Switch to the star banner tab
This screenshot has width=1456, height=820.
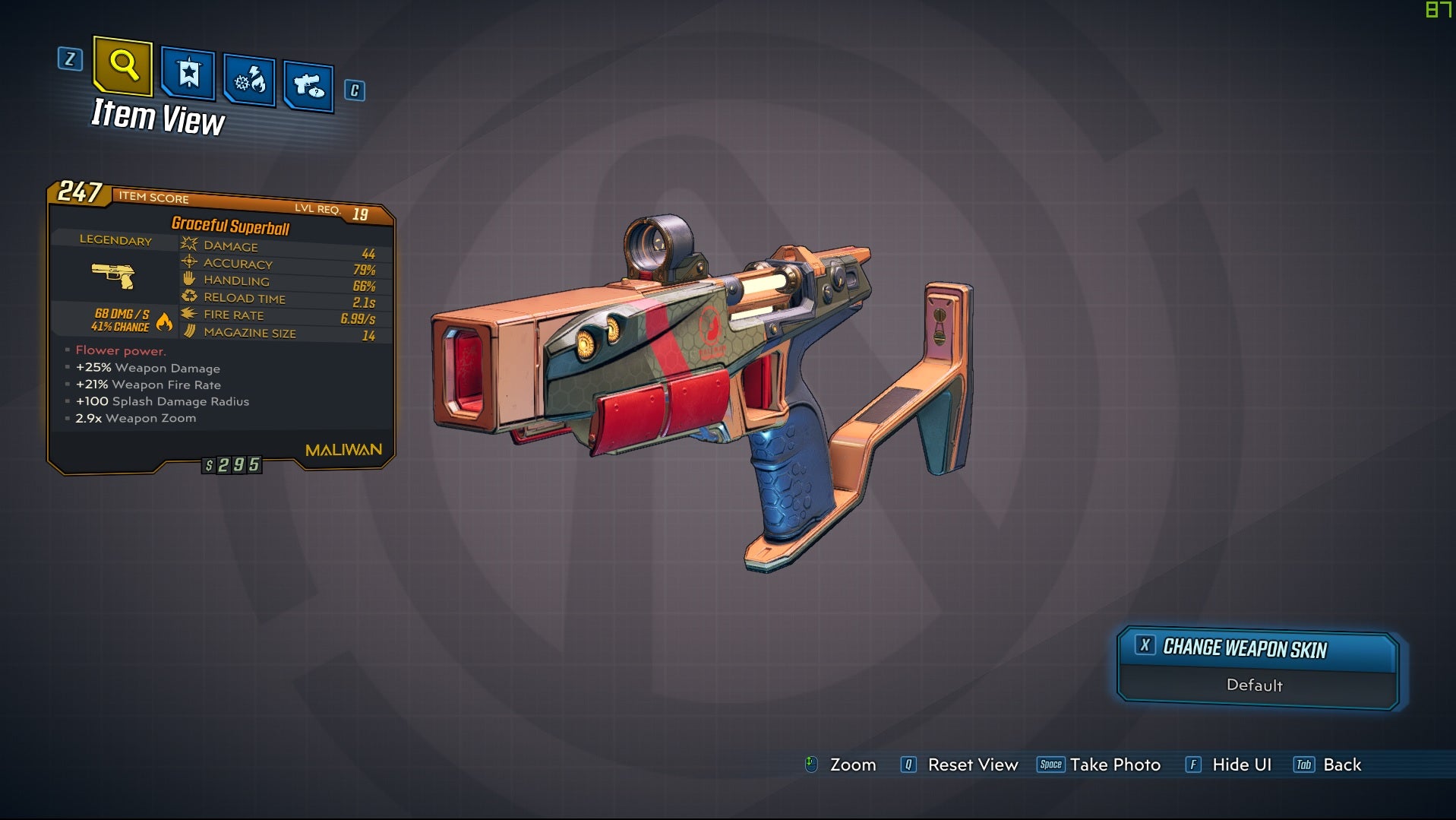190,74
